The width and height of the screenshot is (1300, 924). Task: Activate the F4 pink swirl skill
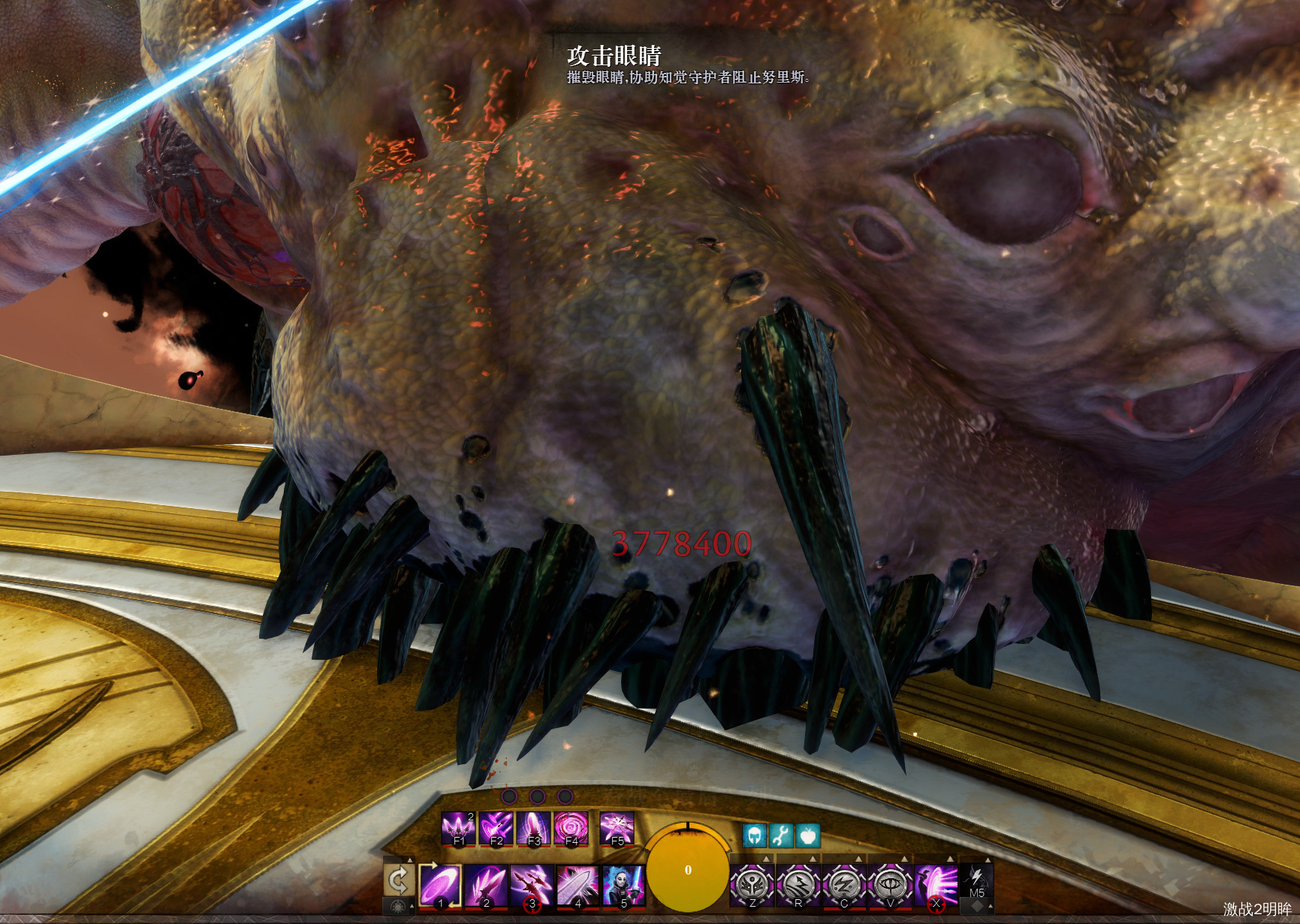(x=572, y=829)
